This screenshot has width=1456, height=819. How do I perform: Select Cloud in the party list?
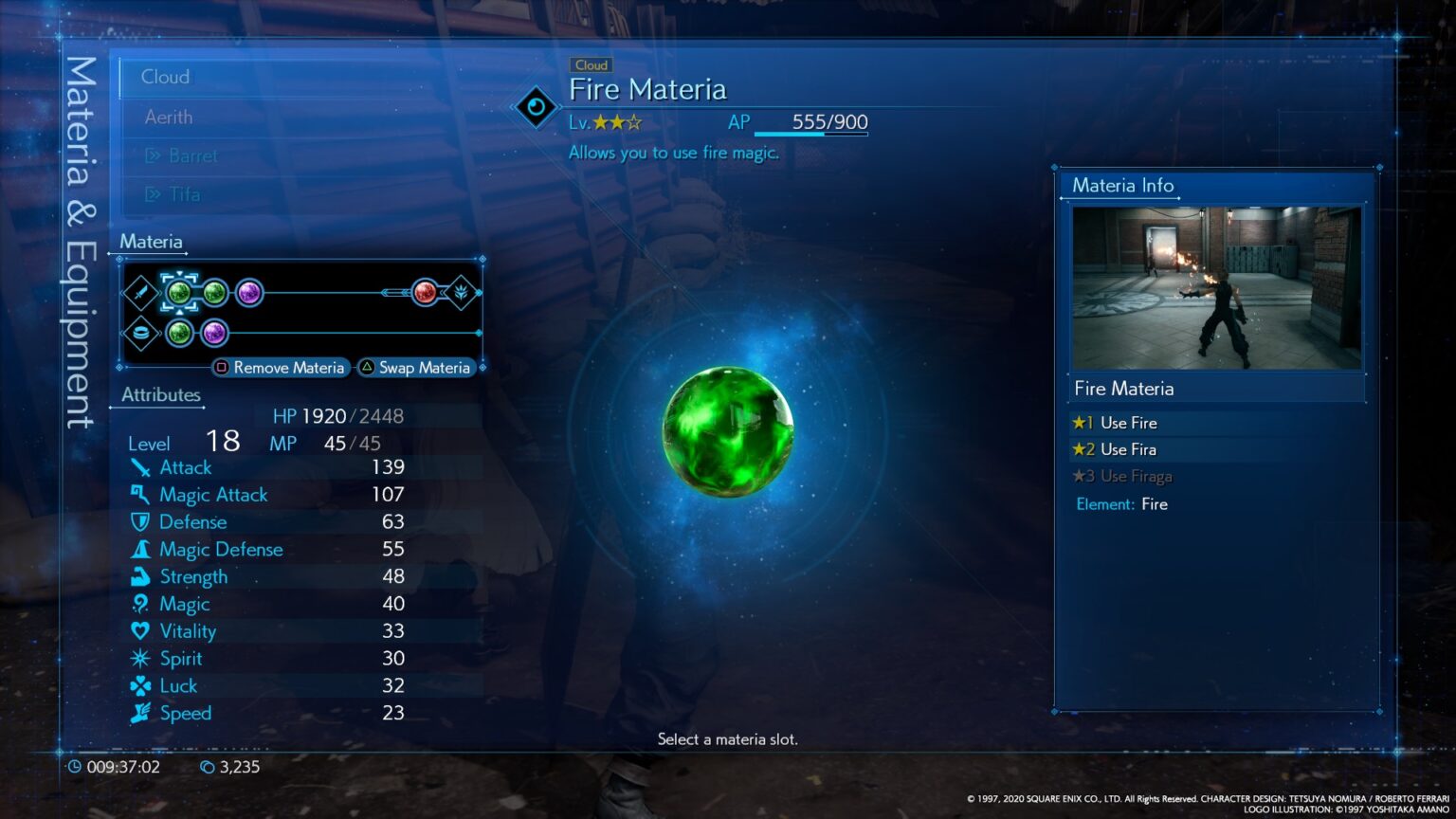click(166, 78)
